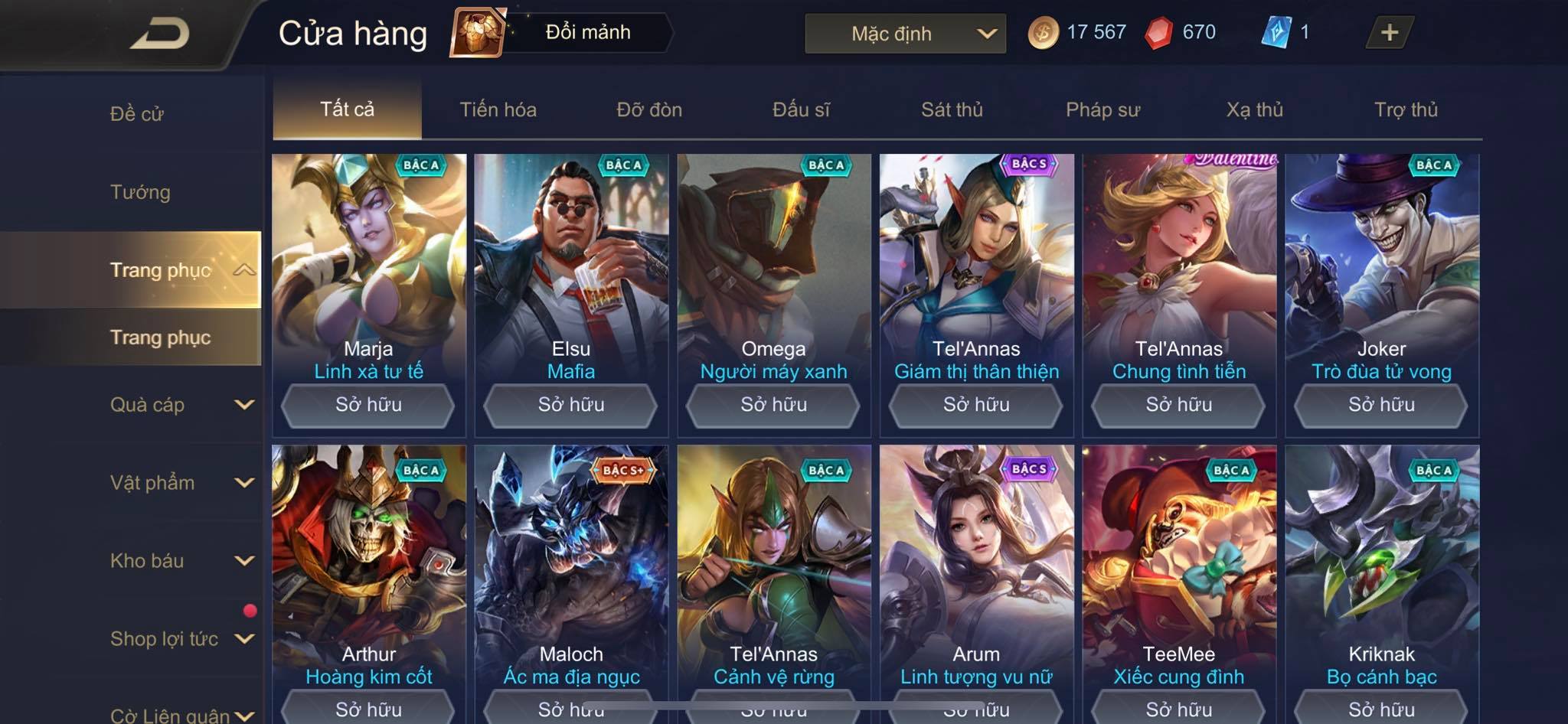Open the Đề cử menu entry
Viewport: 1568px width, 724px height.
[x=137, y=114]
